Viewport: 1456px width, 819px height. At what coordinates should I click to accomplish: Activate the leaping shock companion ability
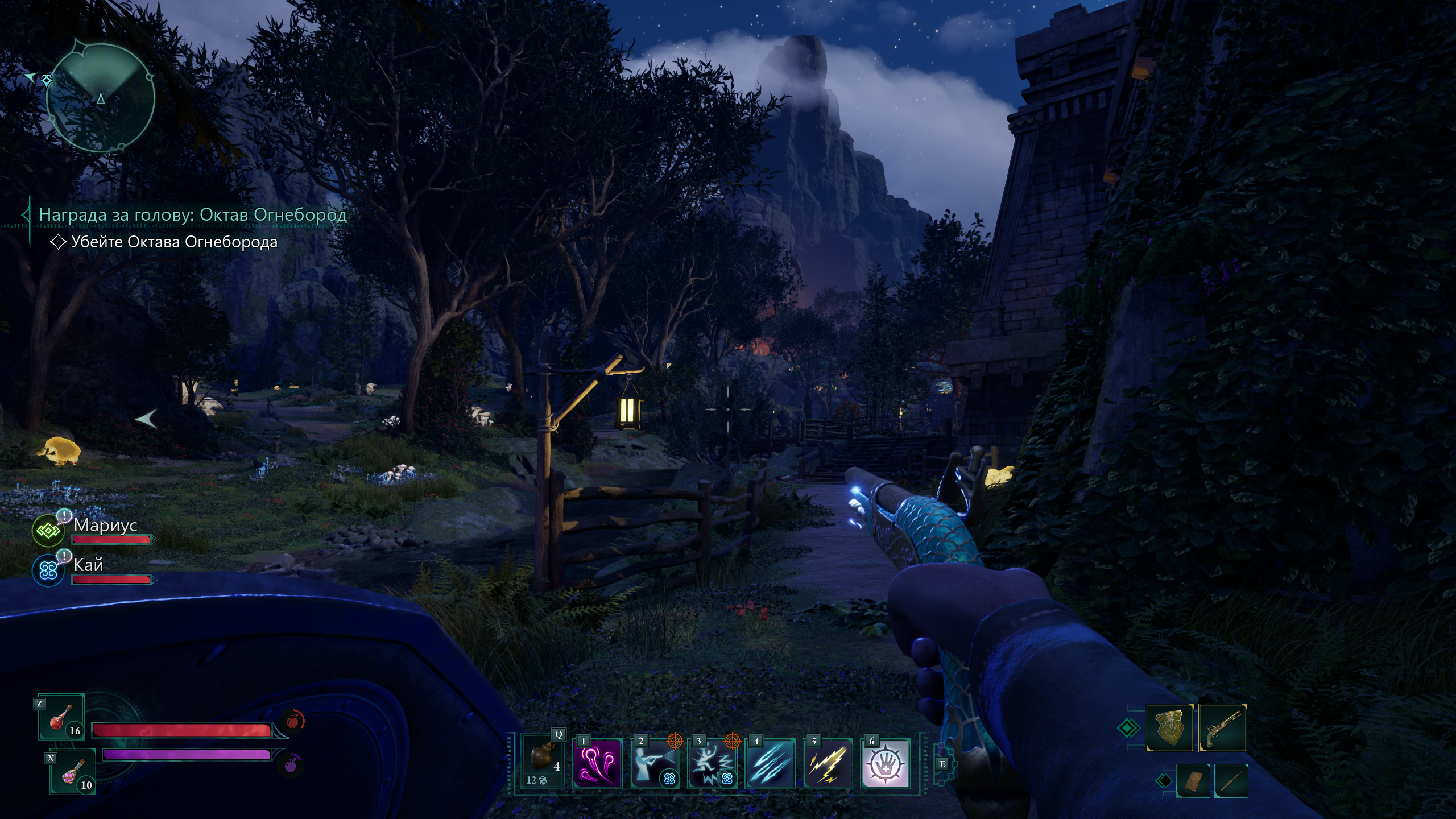click(713, 763)
